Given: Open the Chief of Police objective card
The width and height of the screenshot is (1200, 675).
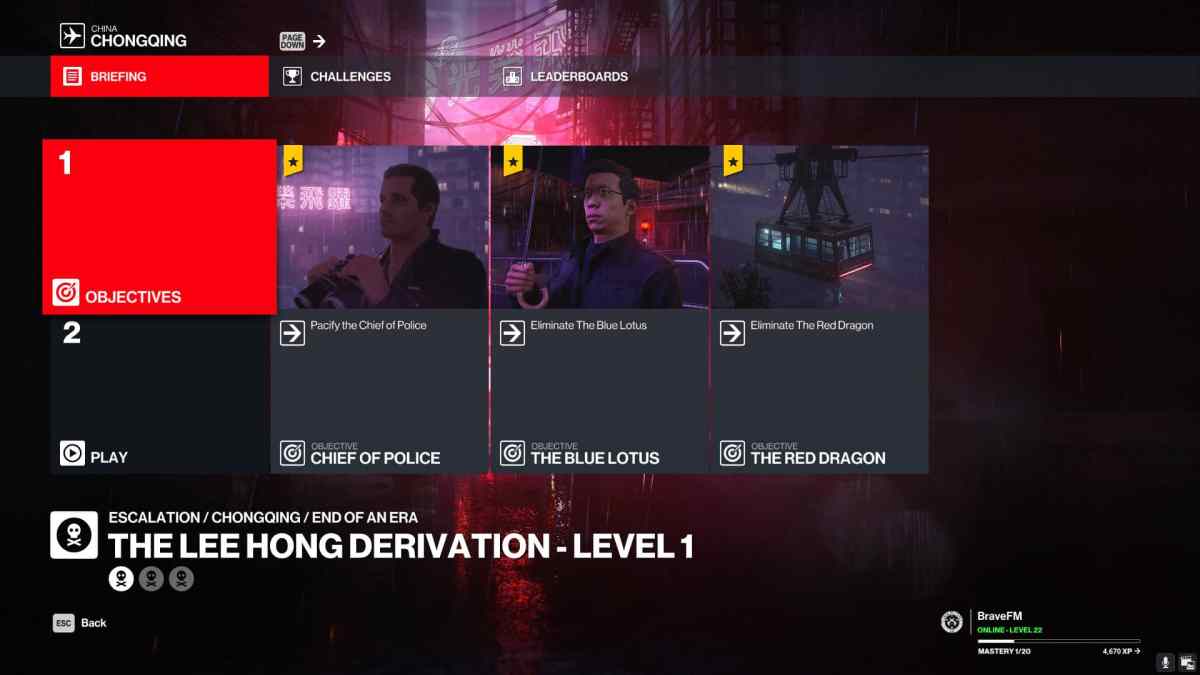Looking at the screenshot, I should [x=380, y=309].
